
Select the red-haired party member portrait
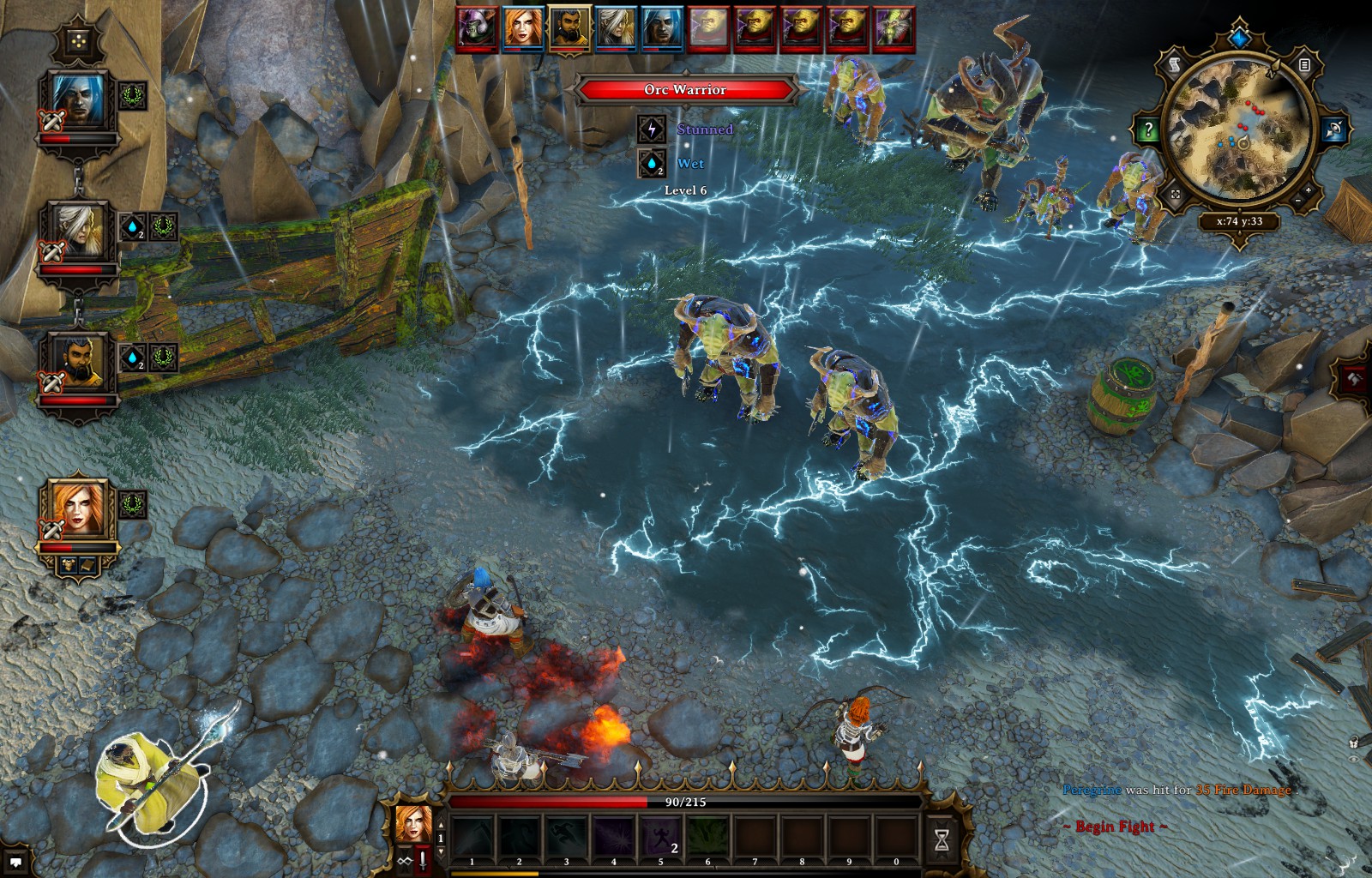pyautogui.click(x=78, y=510)
